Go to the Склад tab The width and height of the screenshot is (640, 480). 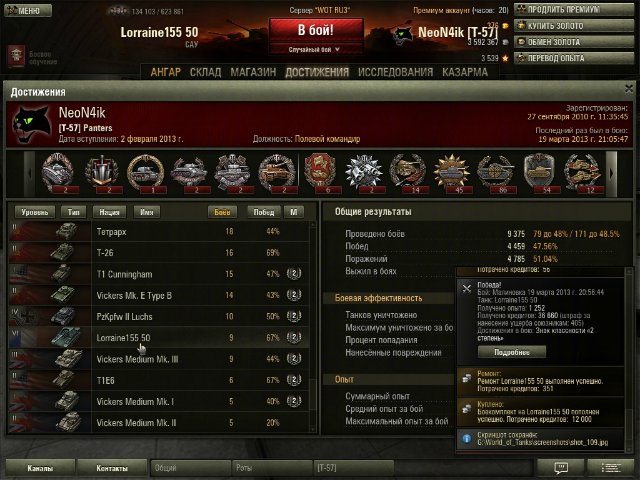(204, 73)
